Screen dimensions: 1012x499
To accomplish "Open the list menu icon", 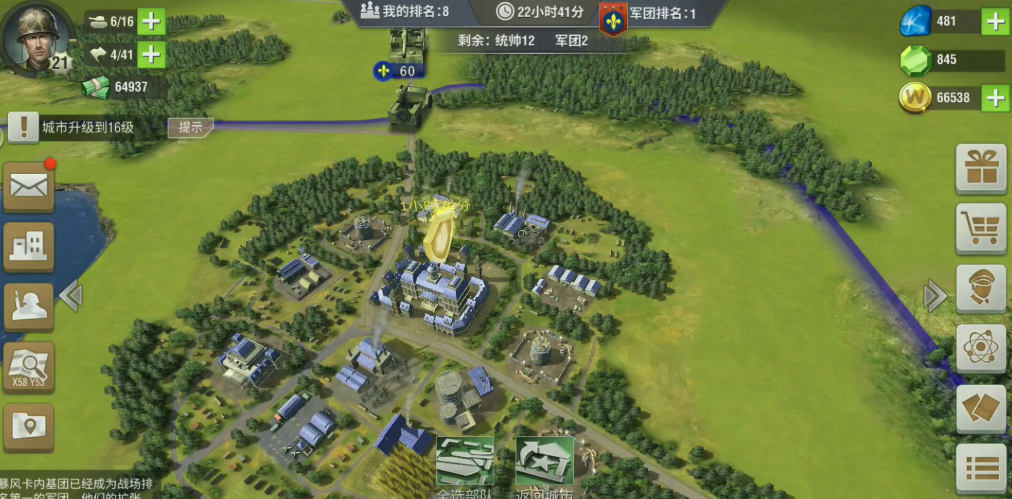I will click(x=980, y=469).
